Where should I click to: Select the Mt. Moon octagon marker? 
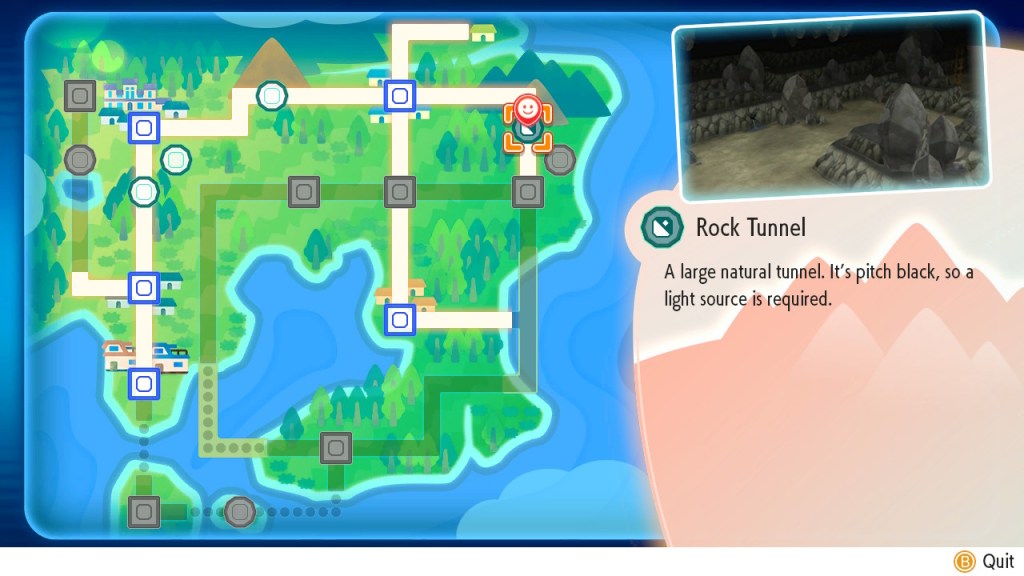click(271, 96)
